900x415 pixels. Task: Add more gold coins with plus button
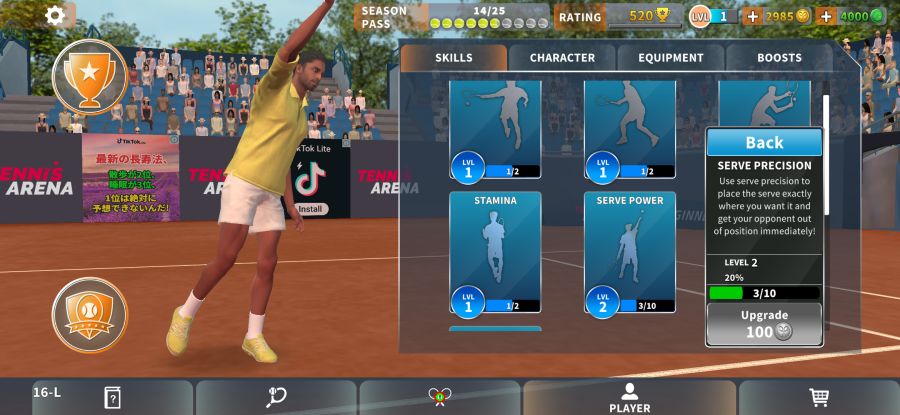point(753,16)
